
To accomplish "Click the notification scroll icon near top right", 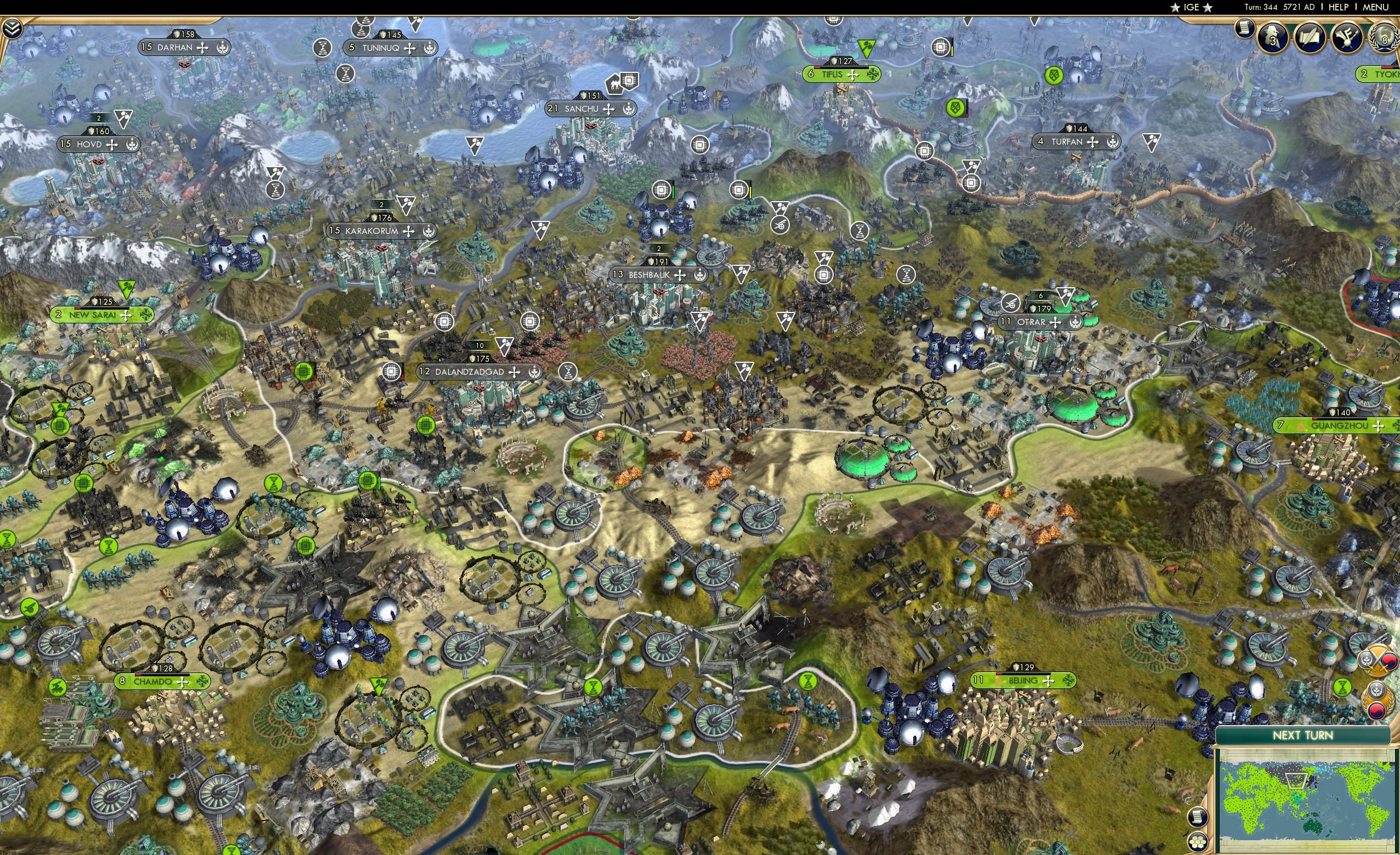I will tap(1245, 29).
